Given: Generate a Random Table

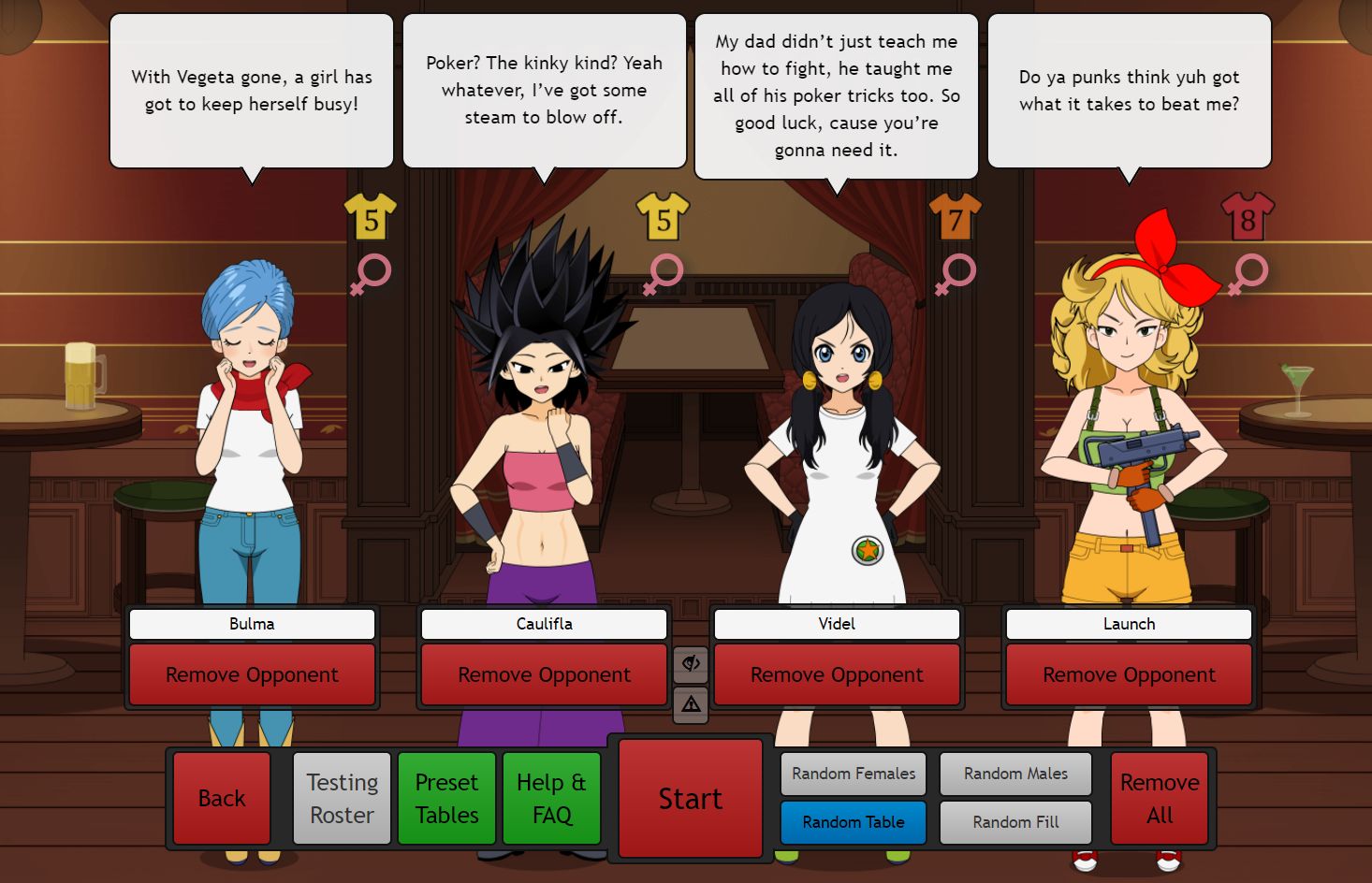Looking at the screenshot, I should tap(853, 822).
